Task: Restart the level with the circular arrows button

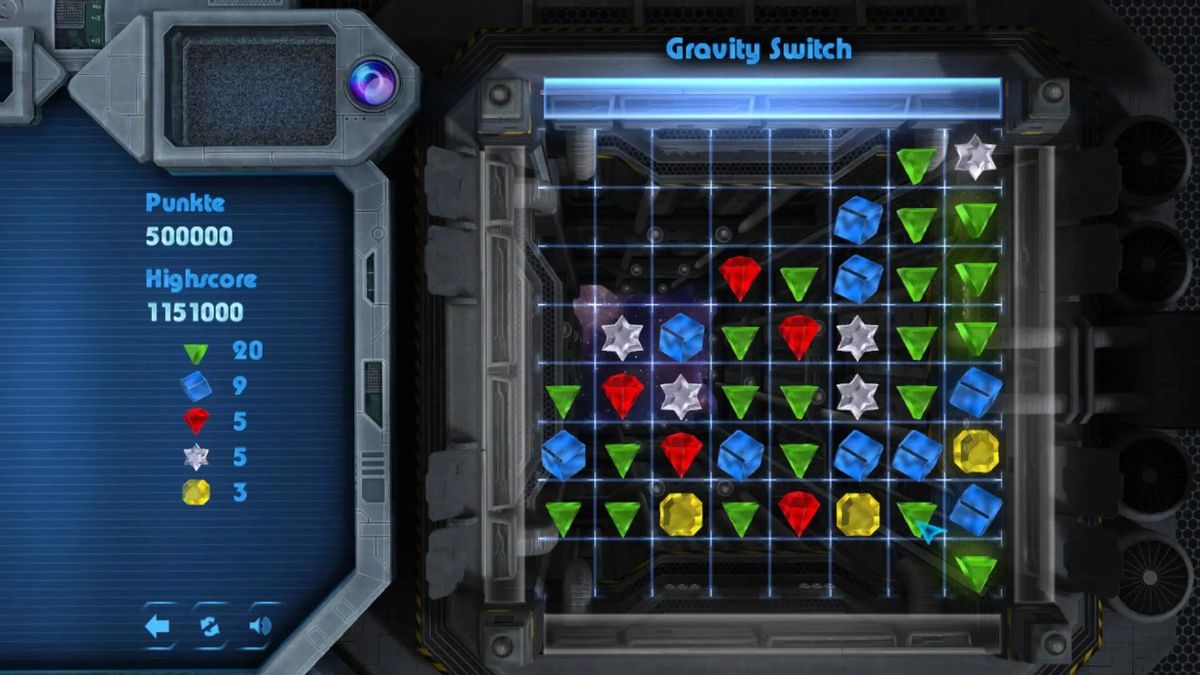Action: pos(209,627)
